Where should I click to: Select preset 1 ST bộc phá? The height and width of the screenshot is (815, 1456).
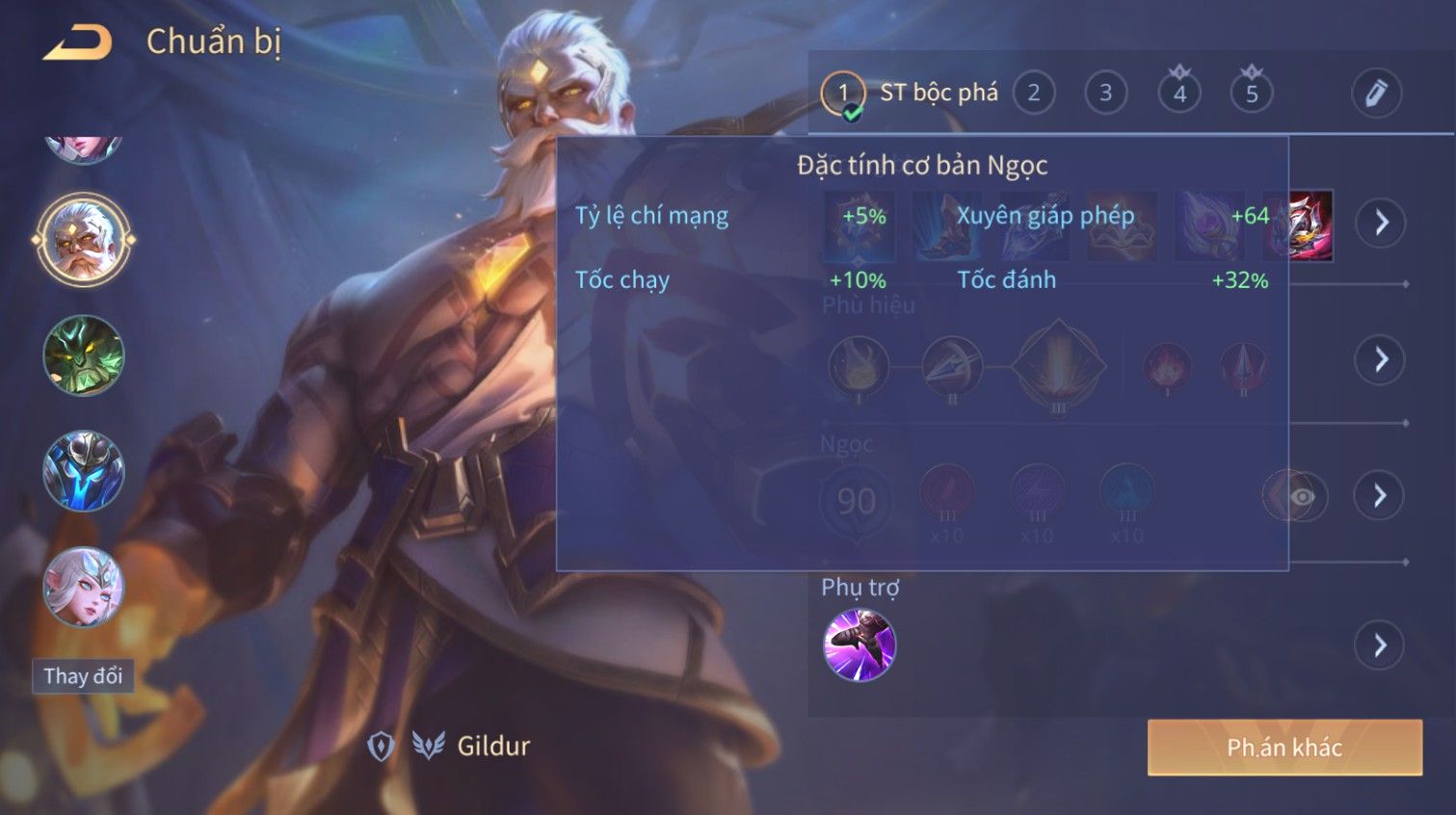click(843, 93)
